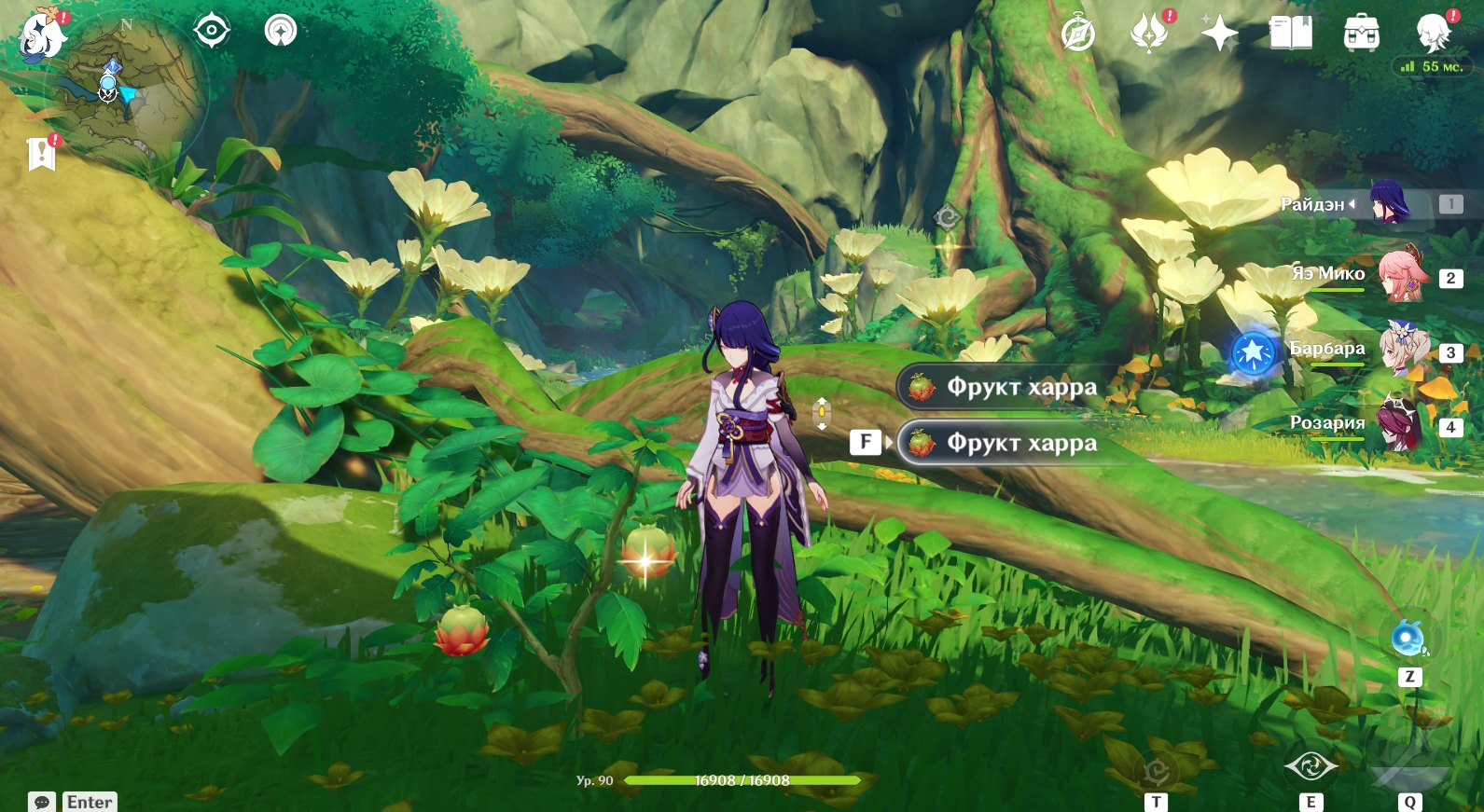The width and height of the screenshot is (1484, 812).
Task: Select active character Райдэн in party list
Action: [x=1388, y=203]
